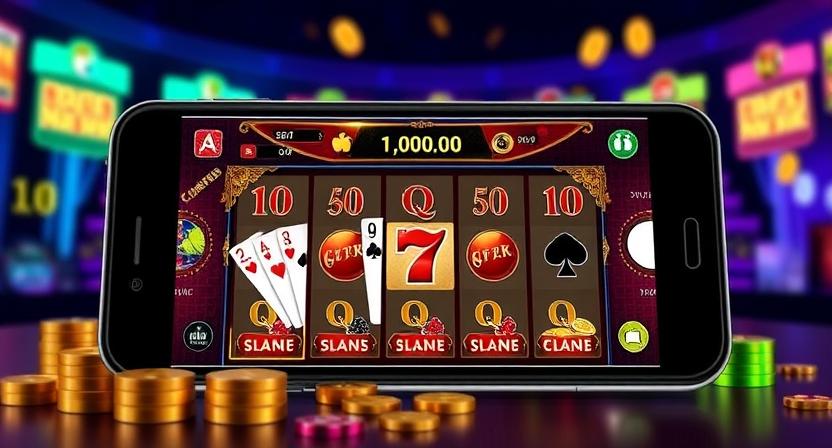This screenshot has height=448, width=832.
Task: Choose the SLANS button
Action: [345, 345]
